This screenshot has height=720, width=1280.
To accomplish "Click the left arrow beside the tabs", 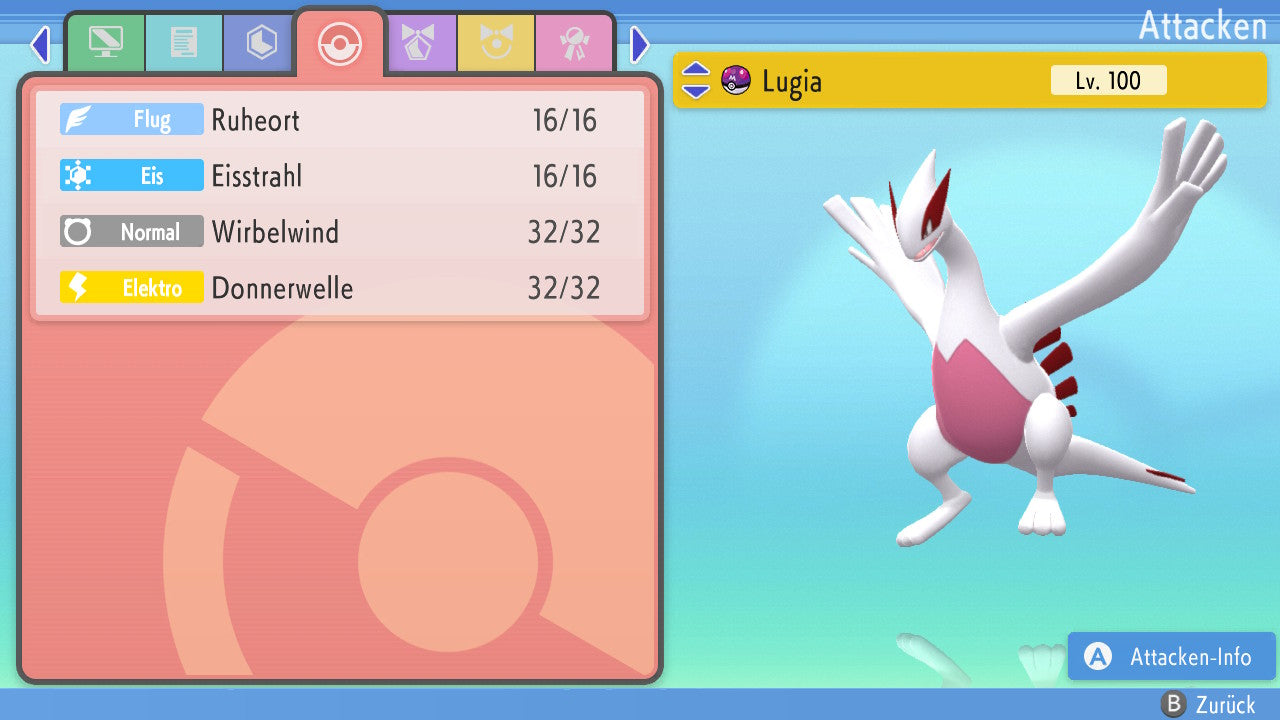I will 40,44.
